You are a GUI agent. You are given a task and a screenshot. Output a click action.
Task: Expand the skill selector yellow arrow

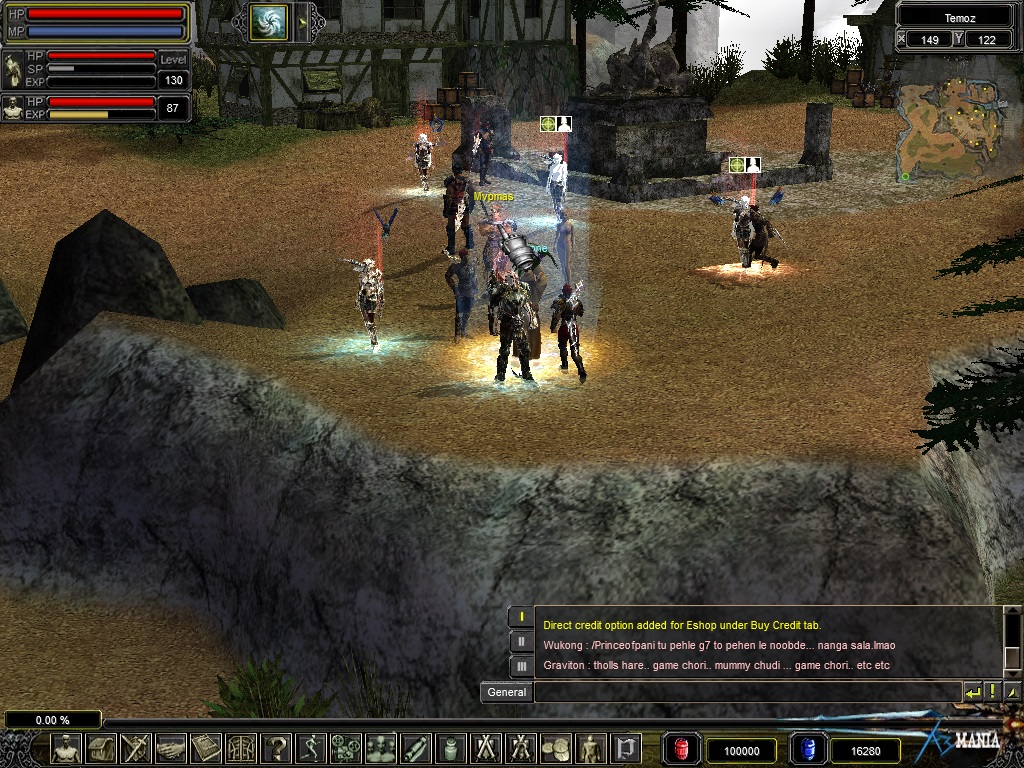pos(301,22)
